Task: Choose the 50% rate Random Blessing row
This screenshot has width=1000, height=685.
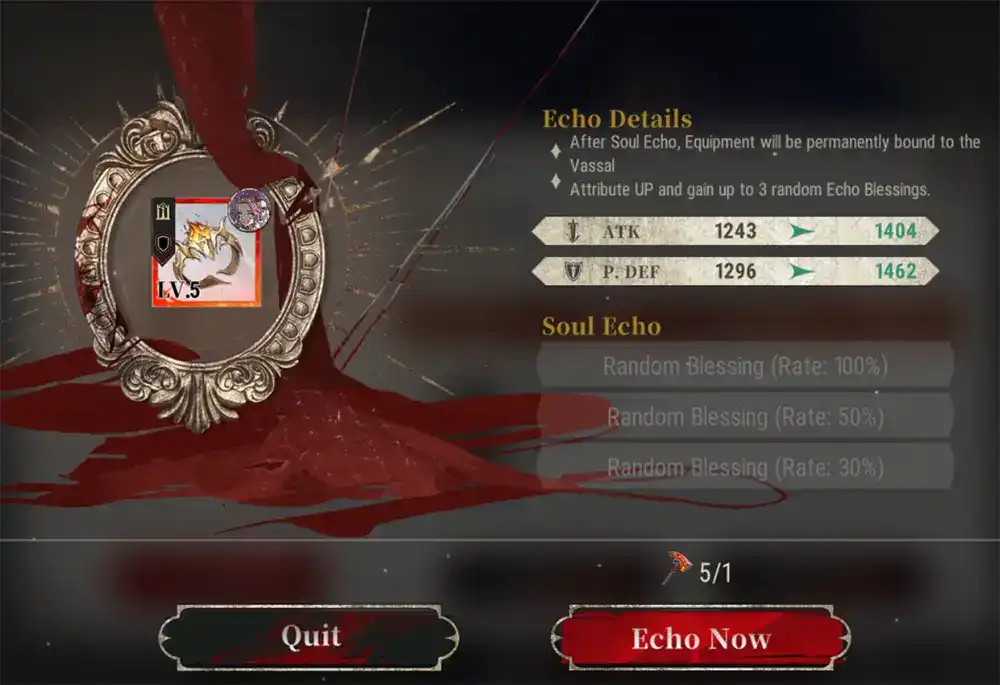Action: [745, 417]
